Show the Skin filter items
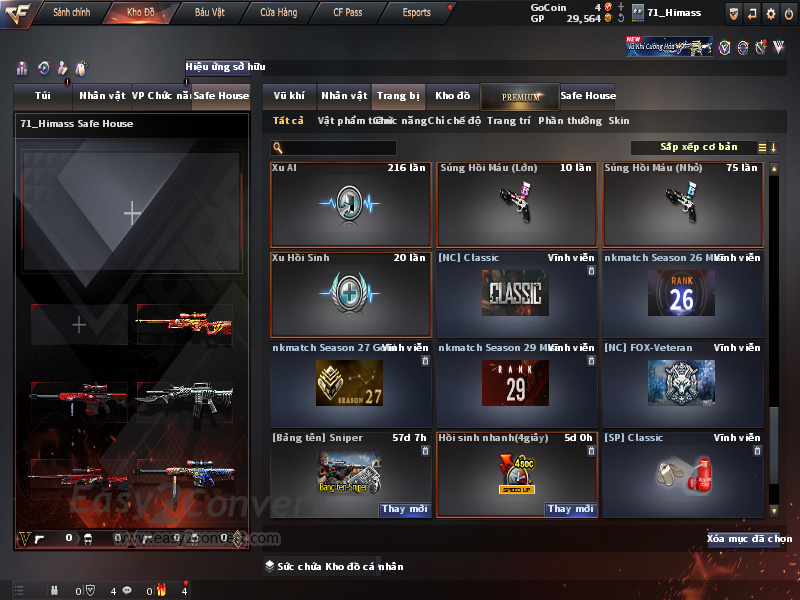This screenshot has width=800, height=600. click(x=619, y=121)
